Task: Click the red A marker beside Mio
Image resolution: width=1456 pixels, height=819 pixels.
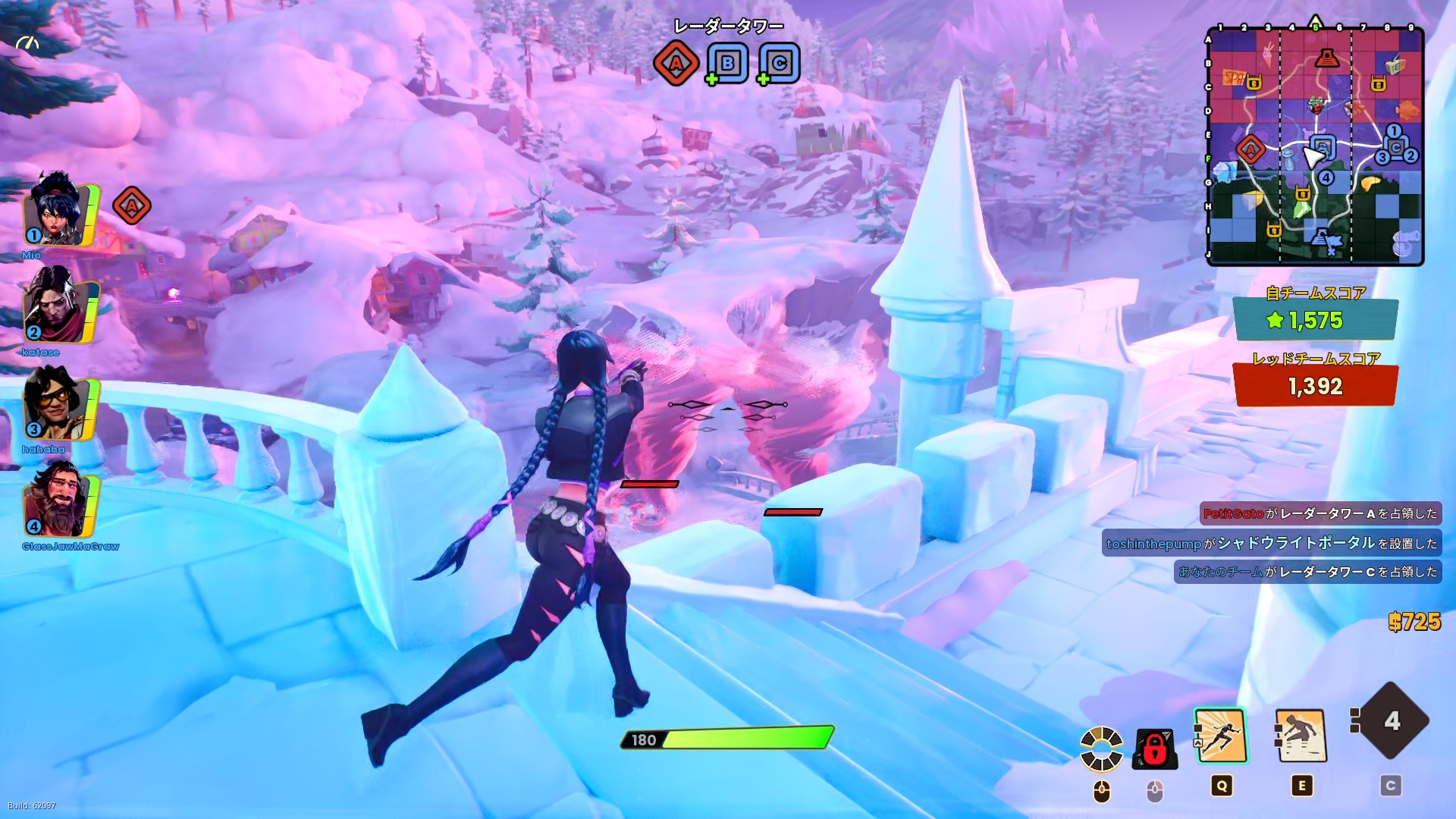Action: 131,206
